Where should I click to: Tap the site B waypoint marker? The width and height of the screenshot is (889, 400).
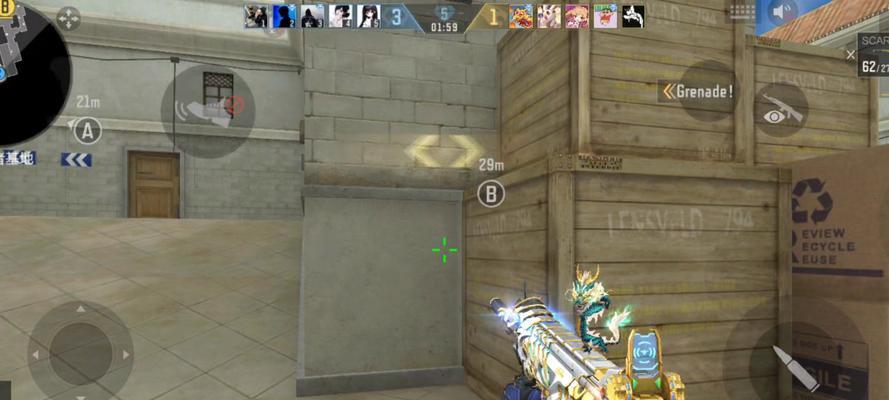coord(490,193)
